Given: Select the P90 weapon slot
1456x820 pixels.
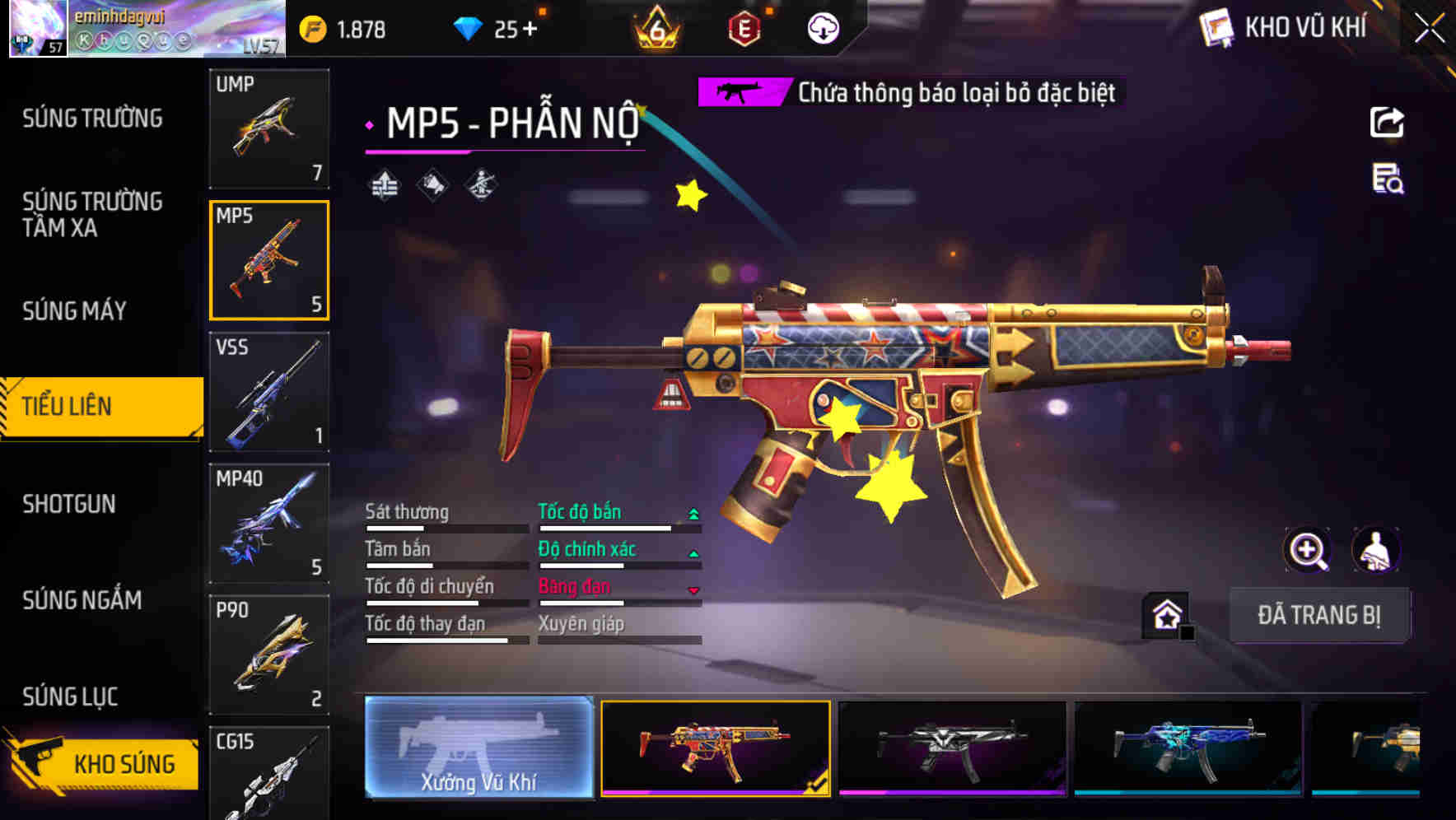Looking at the screenshot, I should click(x=269, y=655).
